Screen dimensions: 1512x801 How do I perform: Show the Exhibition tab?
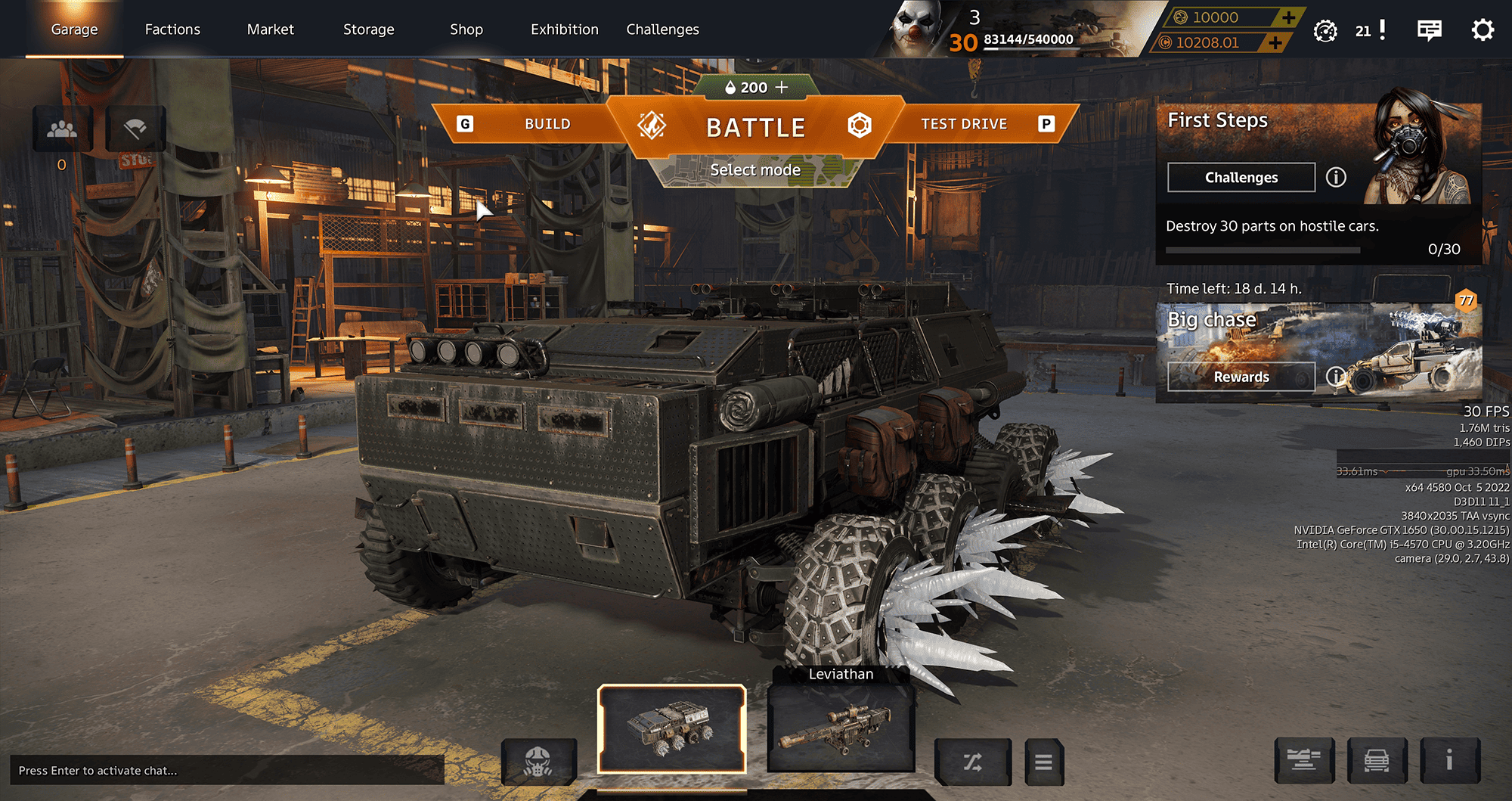(564, 29)
